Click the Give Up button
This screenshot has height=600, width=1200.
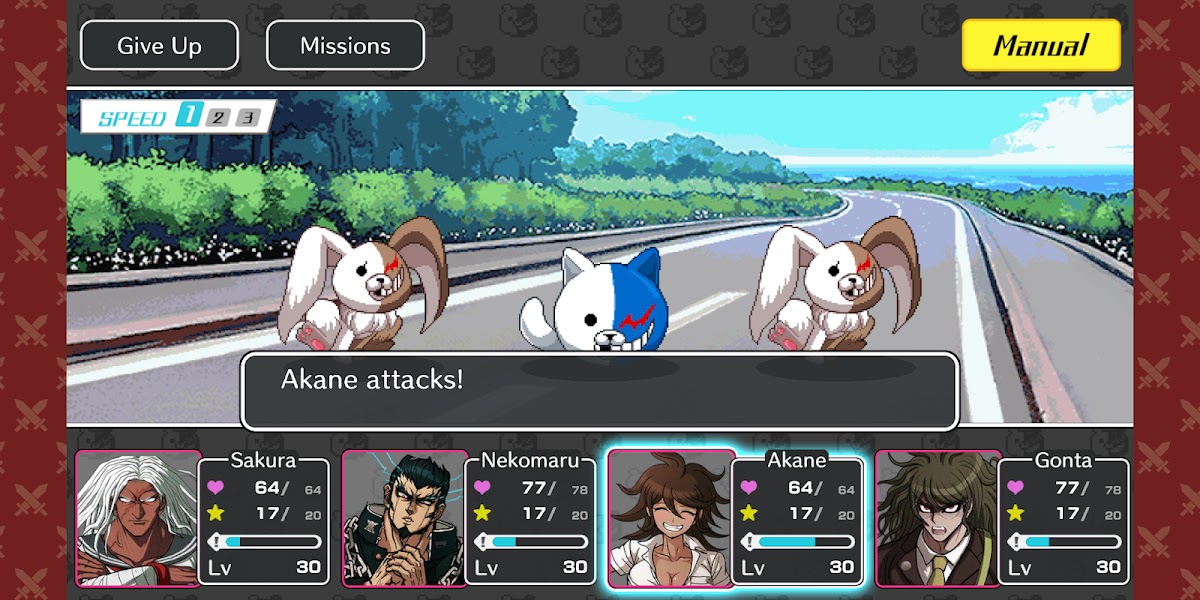[159, 46]
